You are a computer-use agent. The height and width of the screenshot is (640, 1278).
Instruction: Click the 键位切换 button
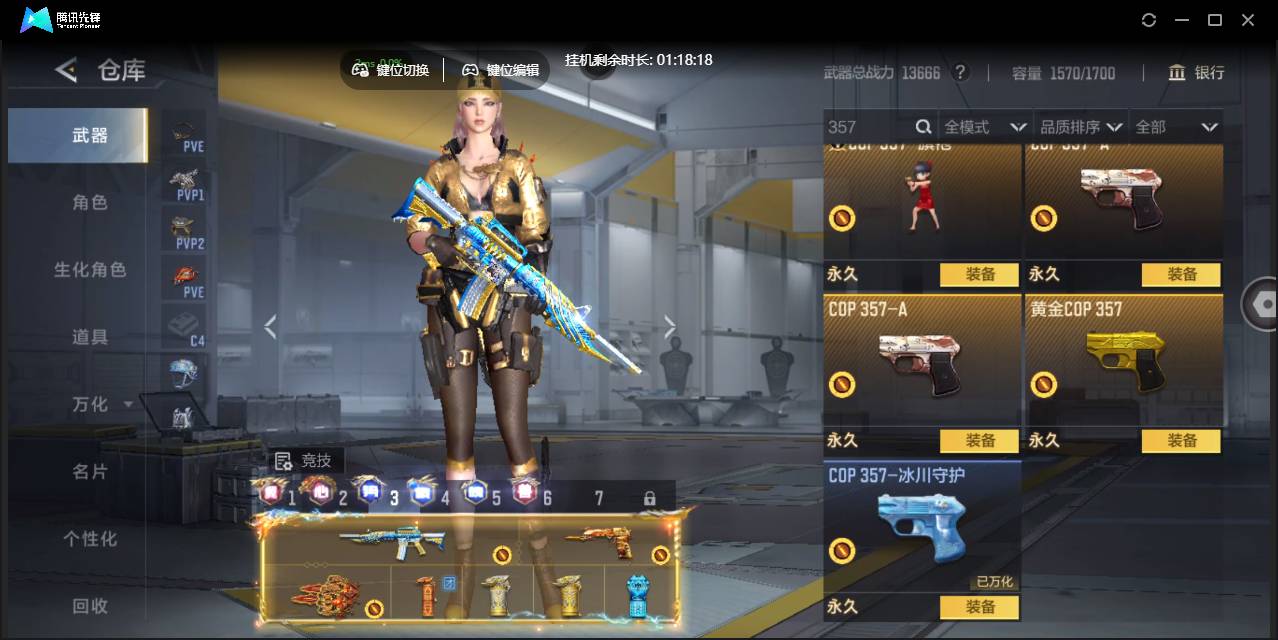(x=391, y=70)
